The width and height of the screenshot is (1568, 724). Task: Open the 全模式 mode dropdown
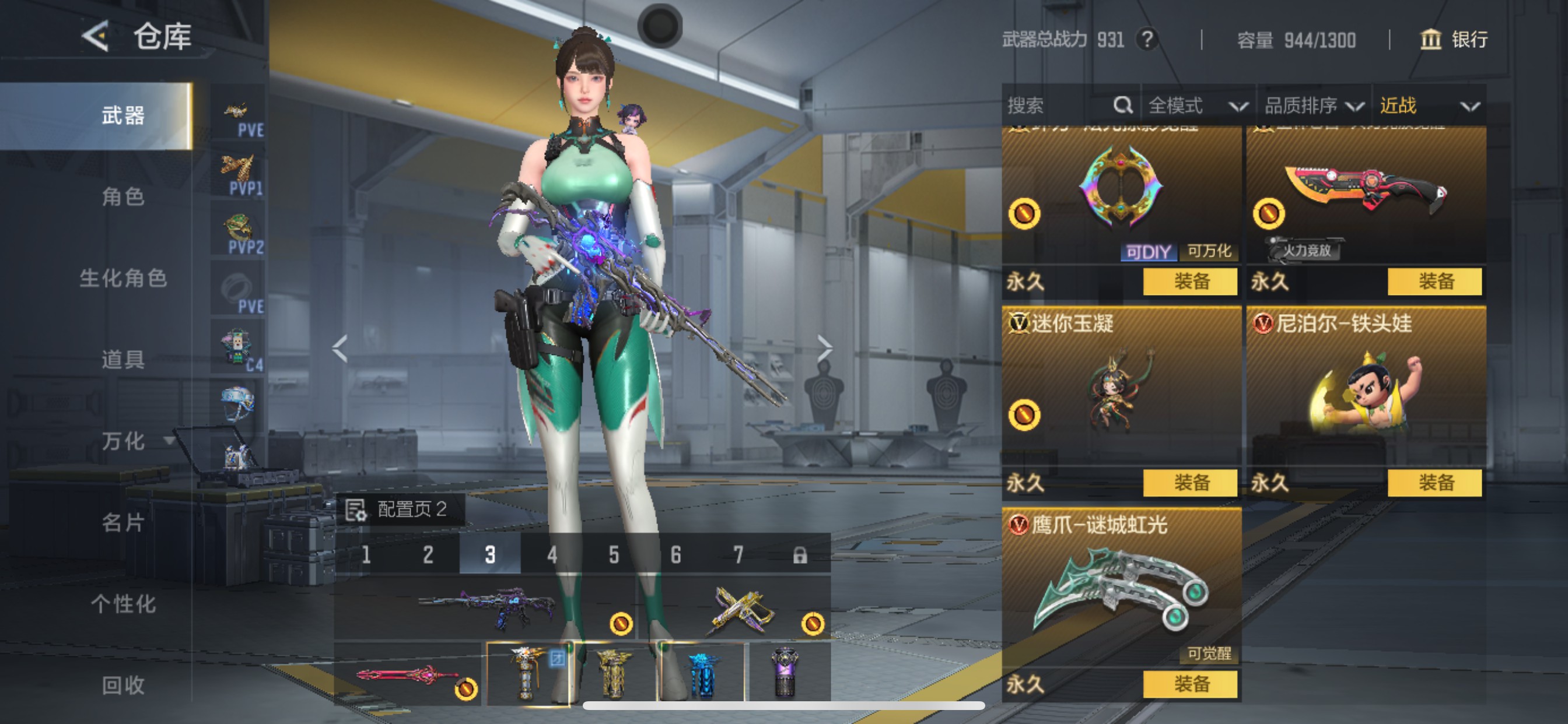(1196, 106)
